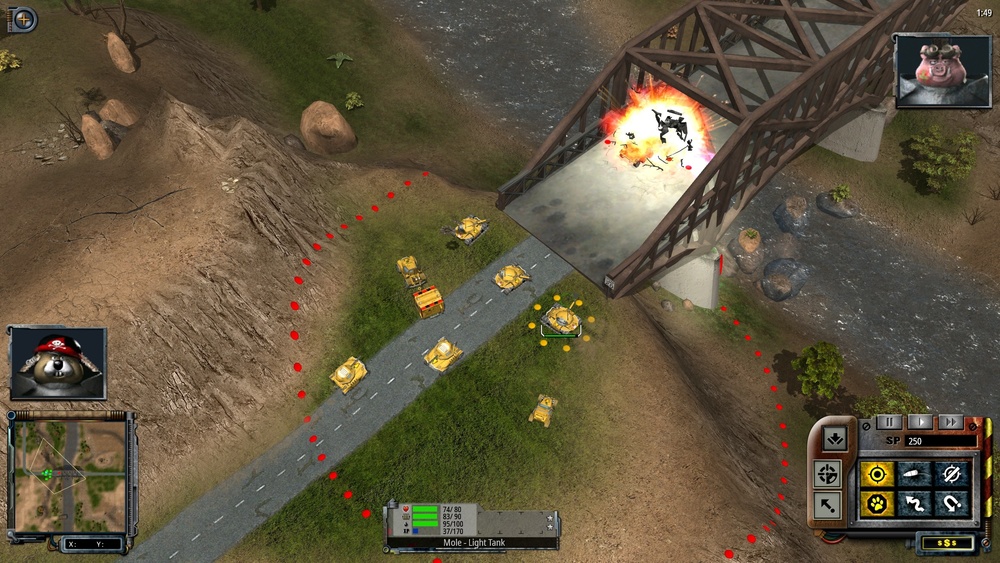Select the yellow paw print movement icon
The image size is (1000, 563).
click(877, 504)
